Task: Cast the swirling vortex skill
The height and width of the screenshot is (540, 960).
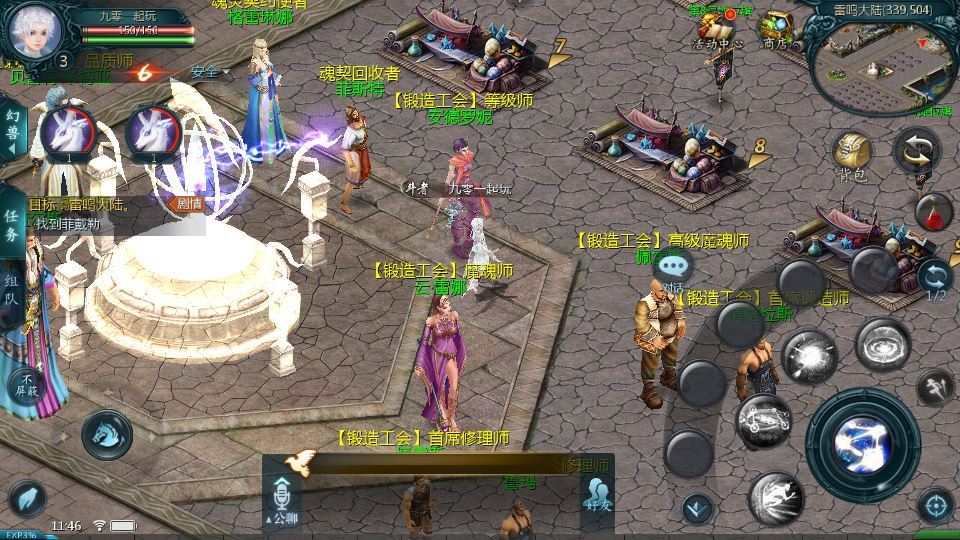Action: point(882,345)
